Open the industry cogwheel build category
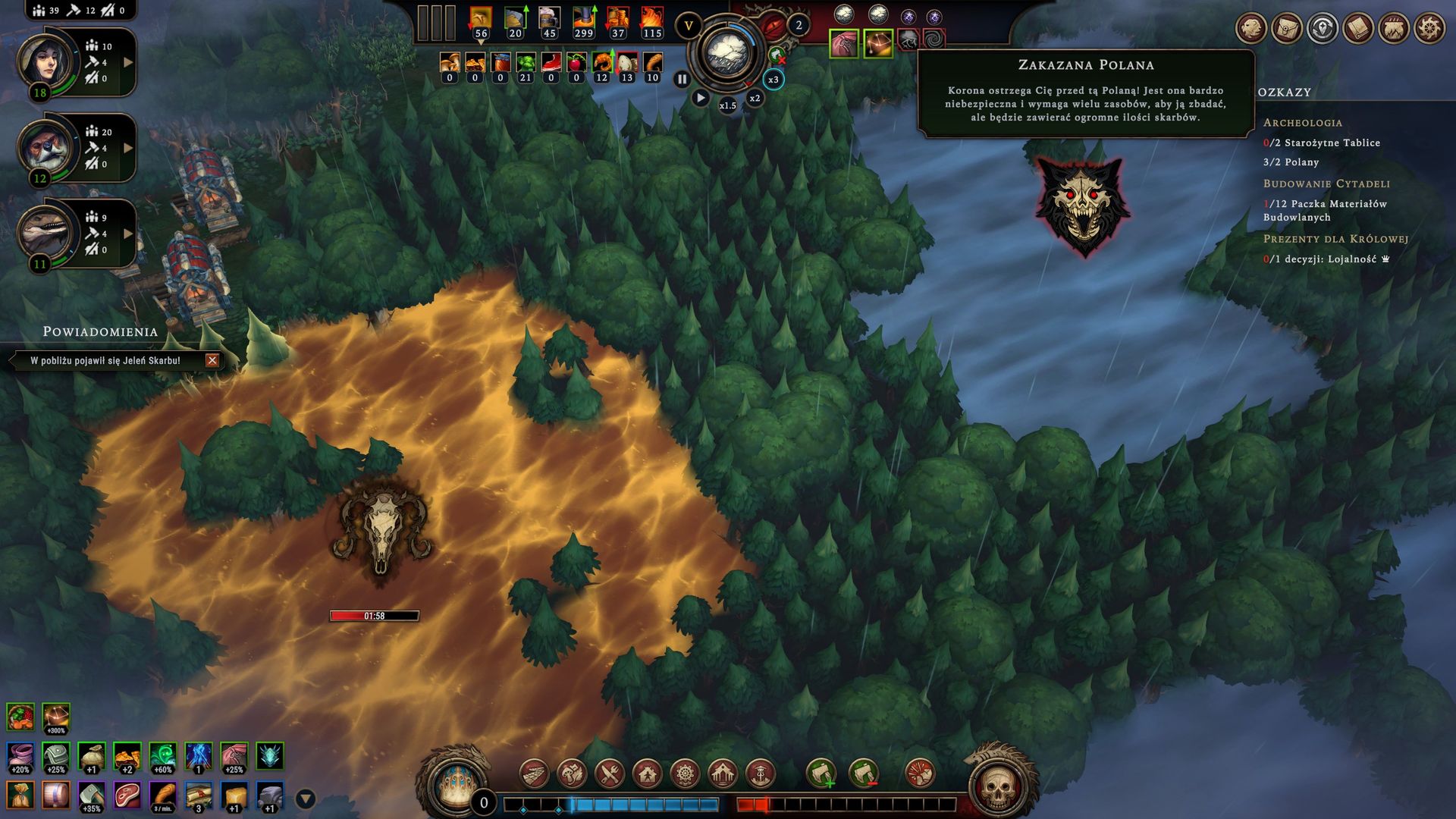 686,774
